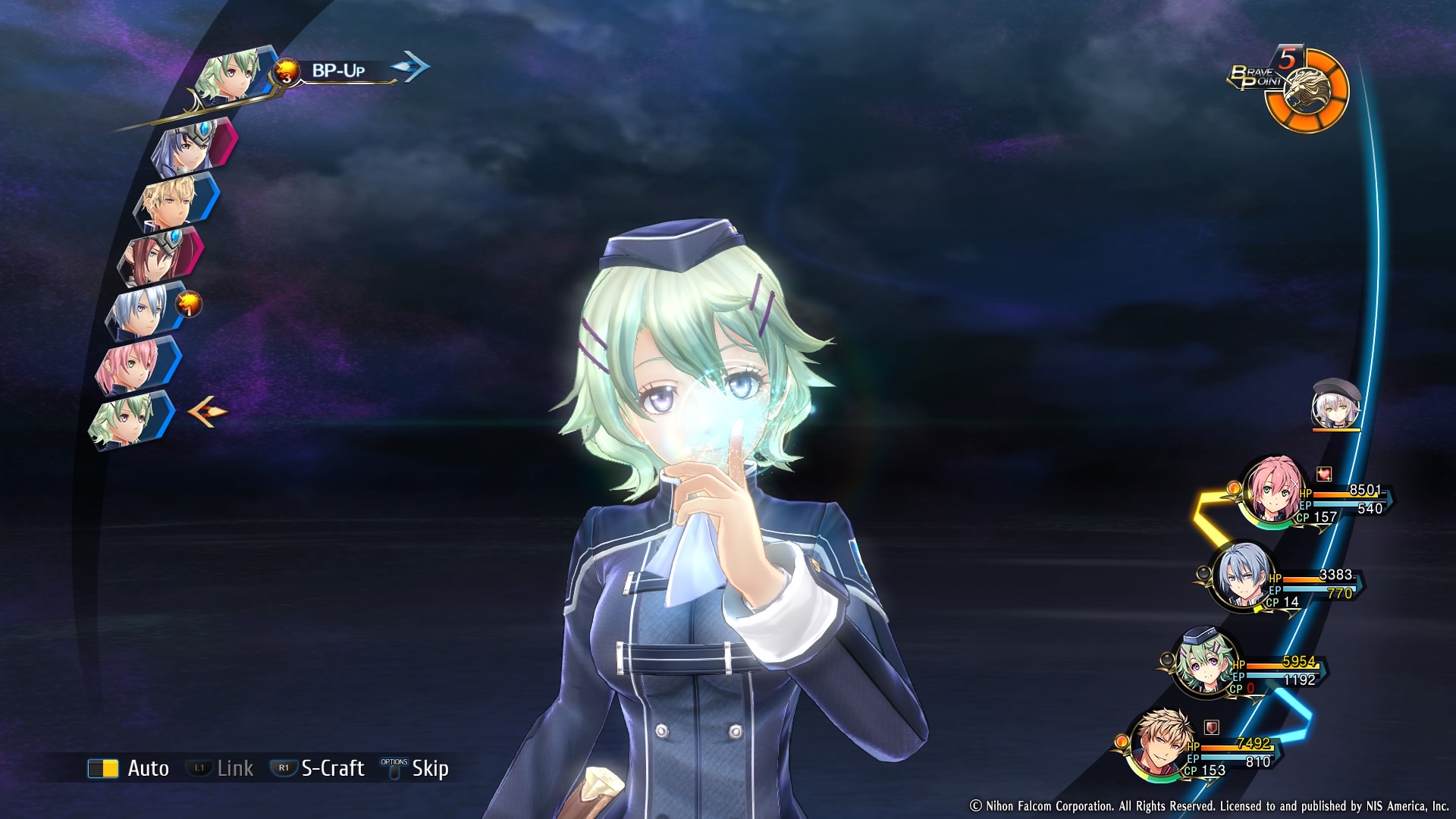Trigger the S-Craft command
This screenshot has height=819, width=1456.
[x=318, y=768]
